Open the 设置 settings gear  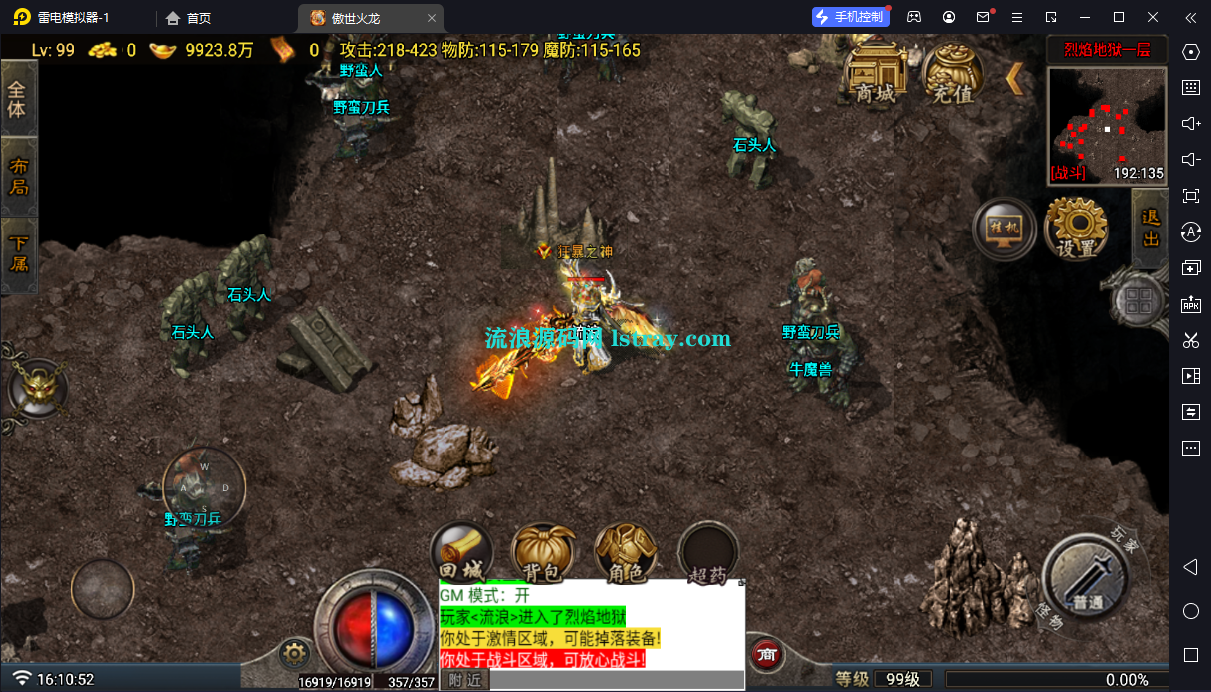click(x=1076, y=229)
